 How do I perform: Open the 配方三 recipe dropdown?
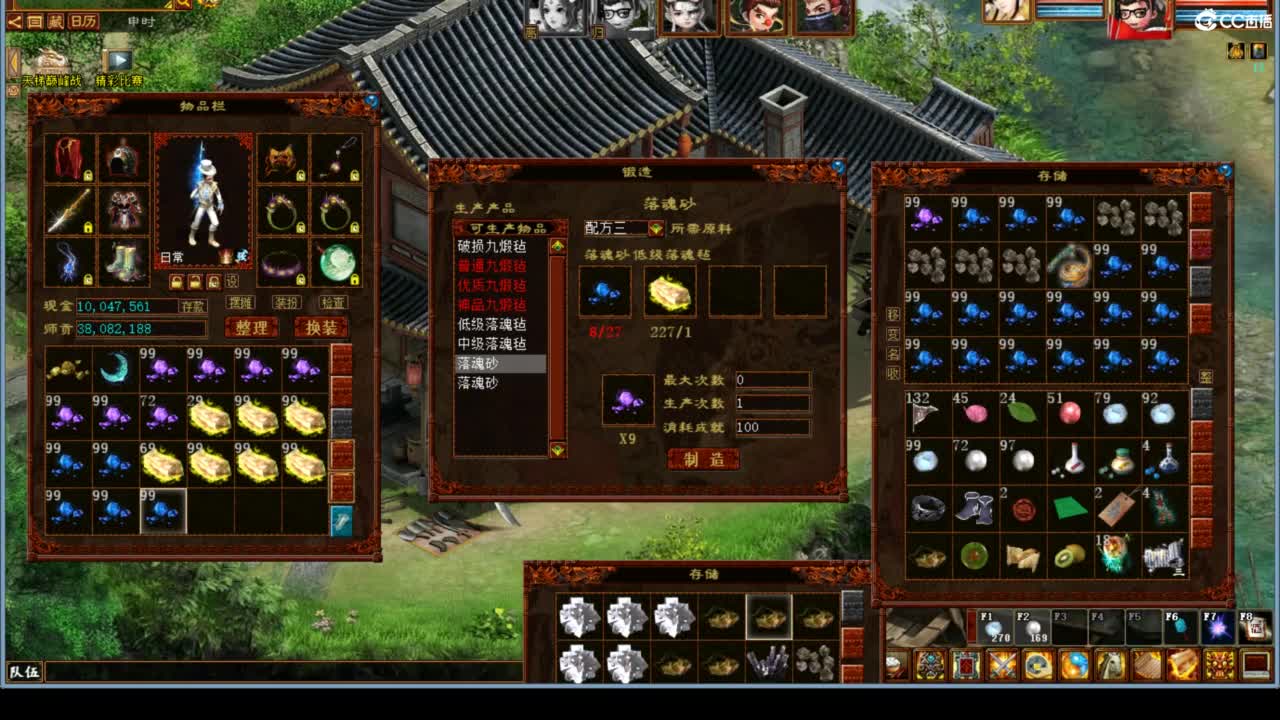(656, 228)
